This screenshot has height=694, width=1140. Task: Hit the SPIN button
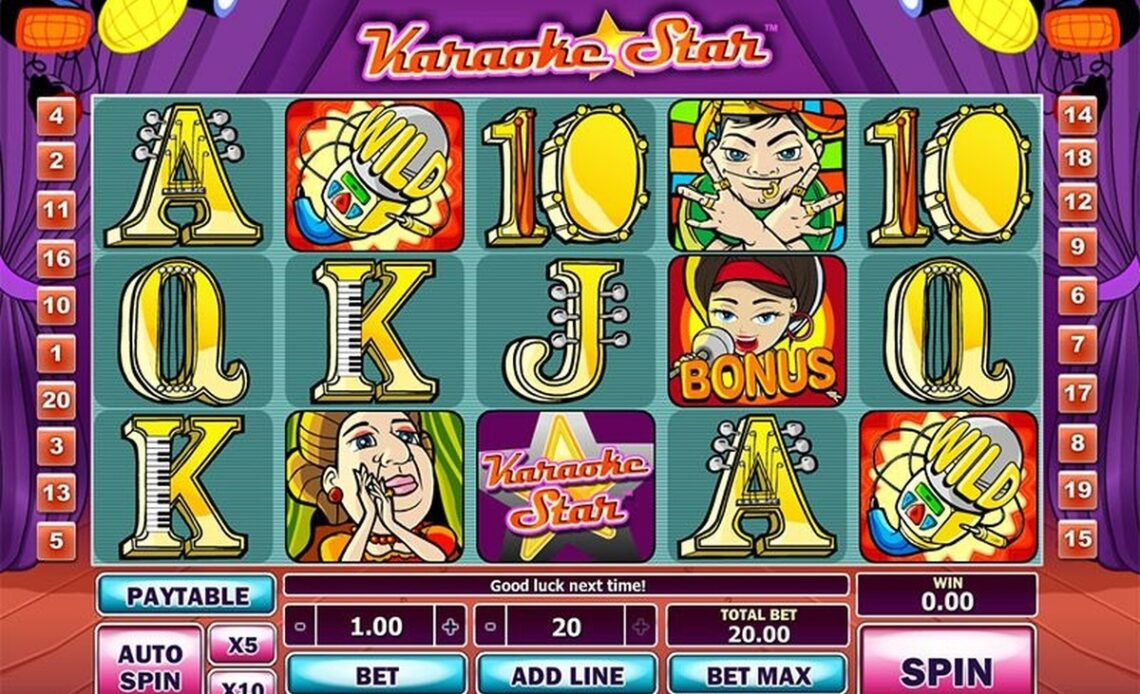pyautogui.click(x=946, y=666)
